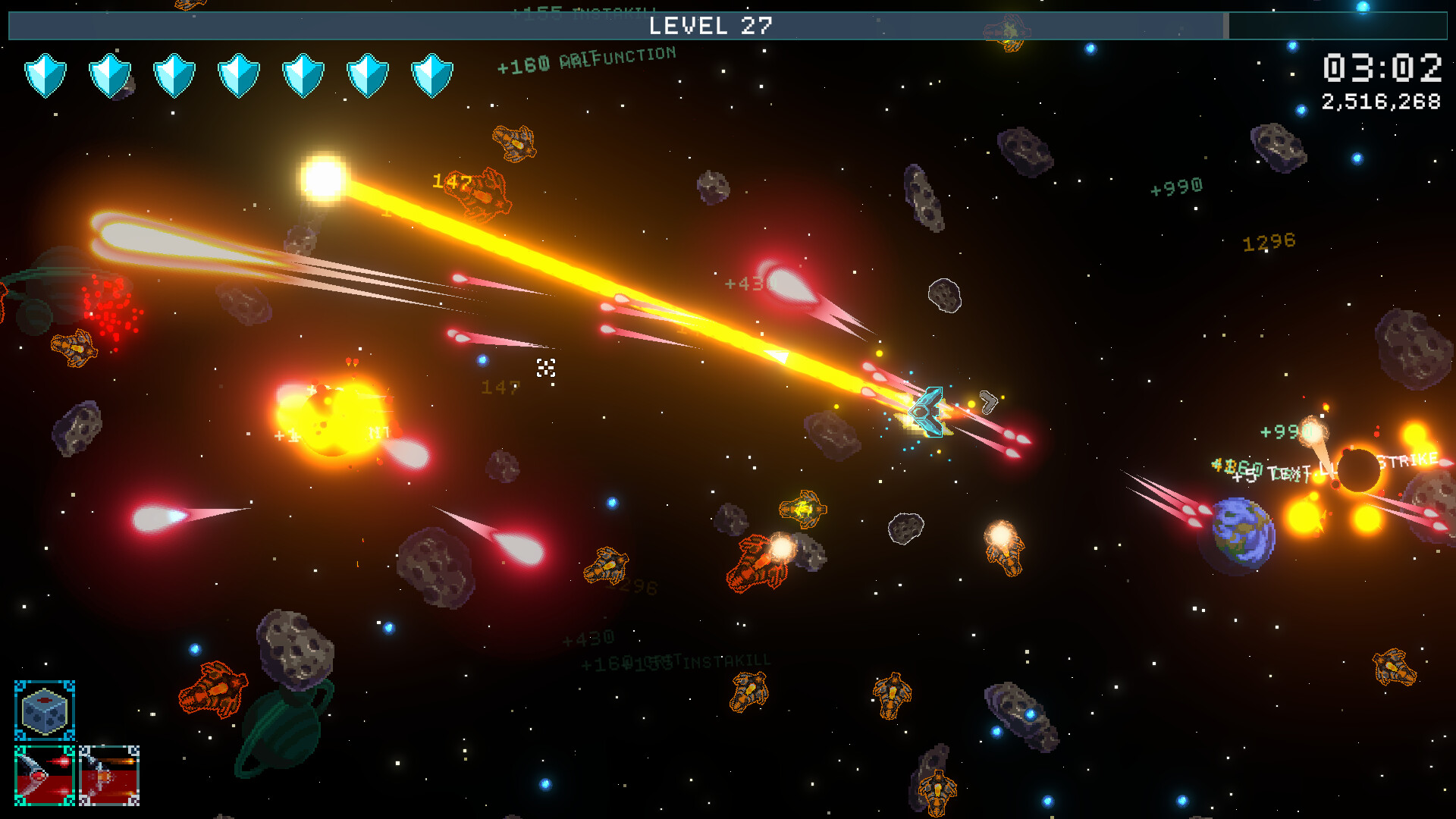Click the last shield icon on the right
The height and width of the screenshot is (819, 1456).
432,72
